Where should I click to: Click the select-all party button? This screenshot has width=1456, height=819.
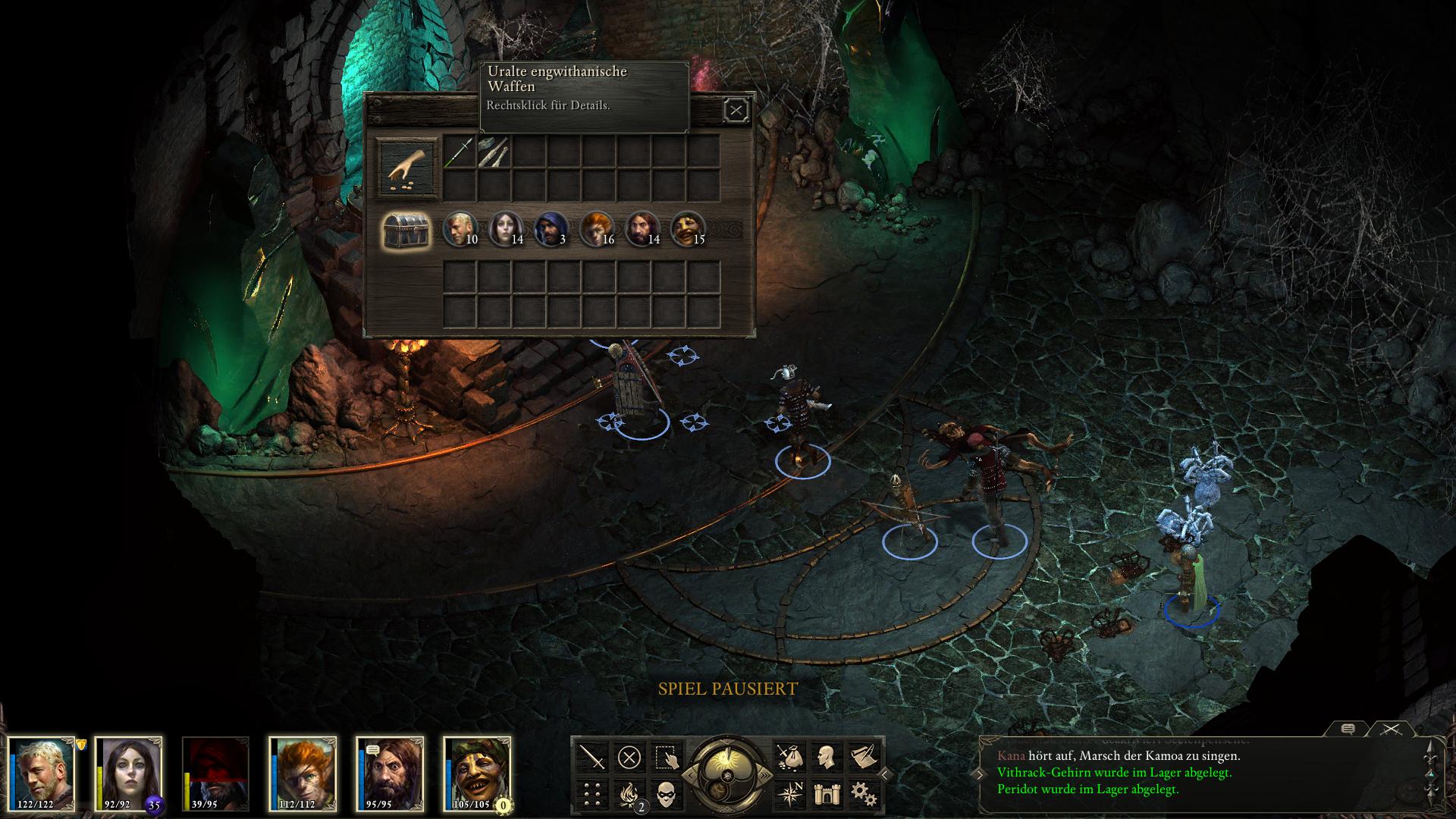pyautogui.click(x=666, y=757)
